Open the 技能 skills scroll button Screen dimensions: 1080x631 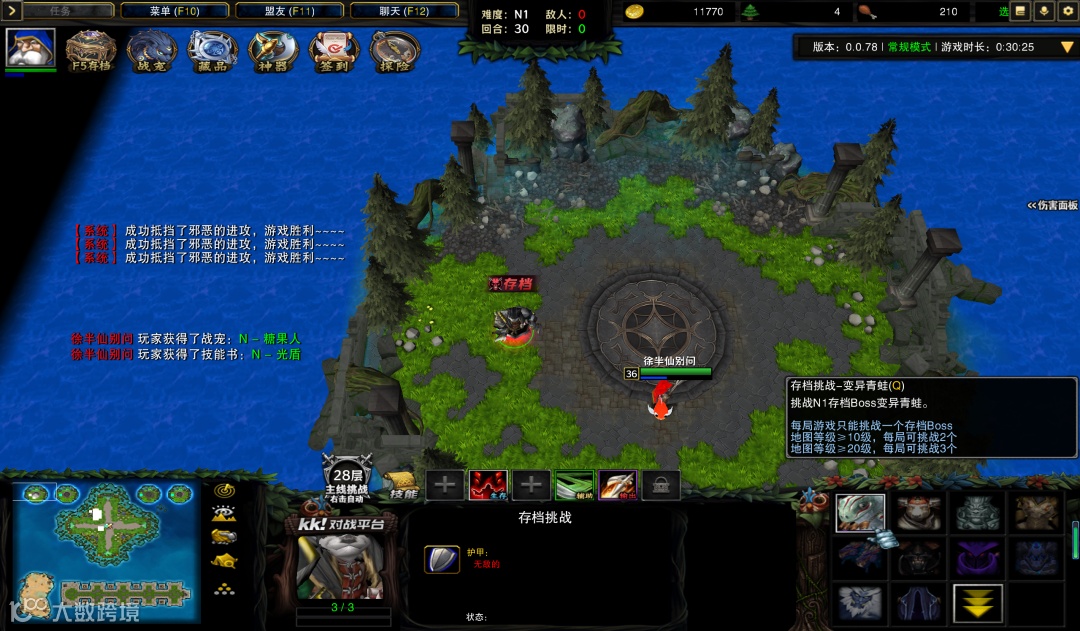pyautogui.click(x=403, y=487)
